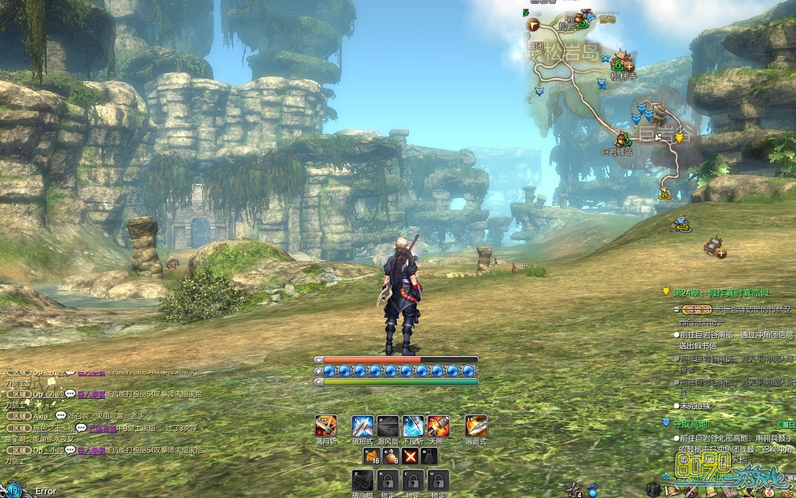
Task: Use the orange food item with 16 stacks
Action: (371, 456)
